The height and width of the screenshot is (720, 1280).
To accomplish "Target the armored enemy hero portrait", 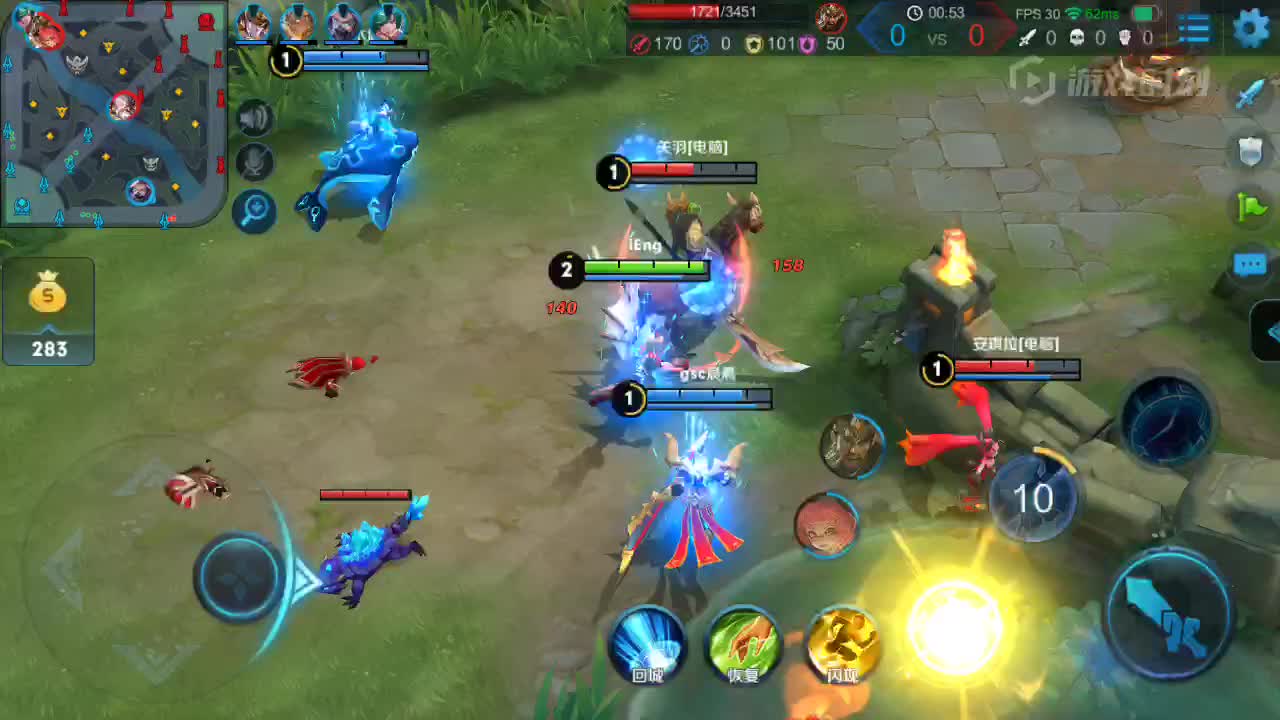I will (851, 444).
